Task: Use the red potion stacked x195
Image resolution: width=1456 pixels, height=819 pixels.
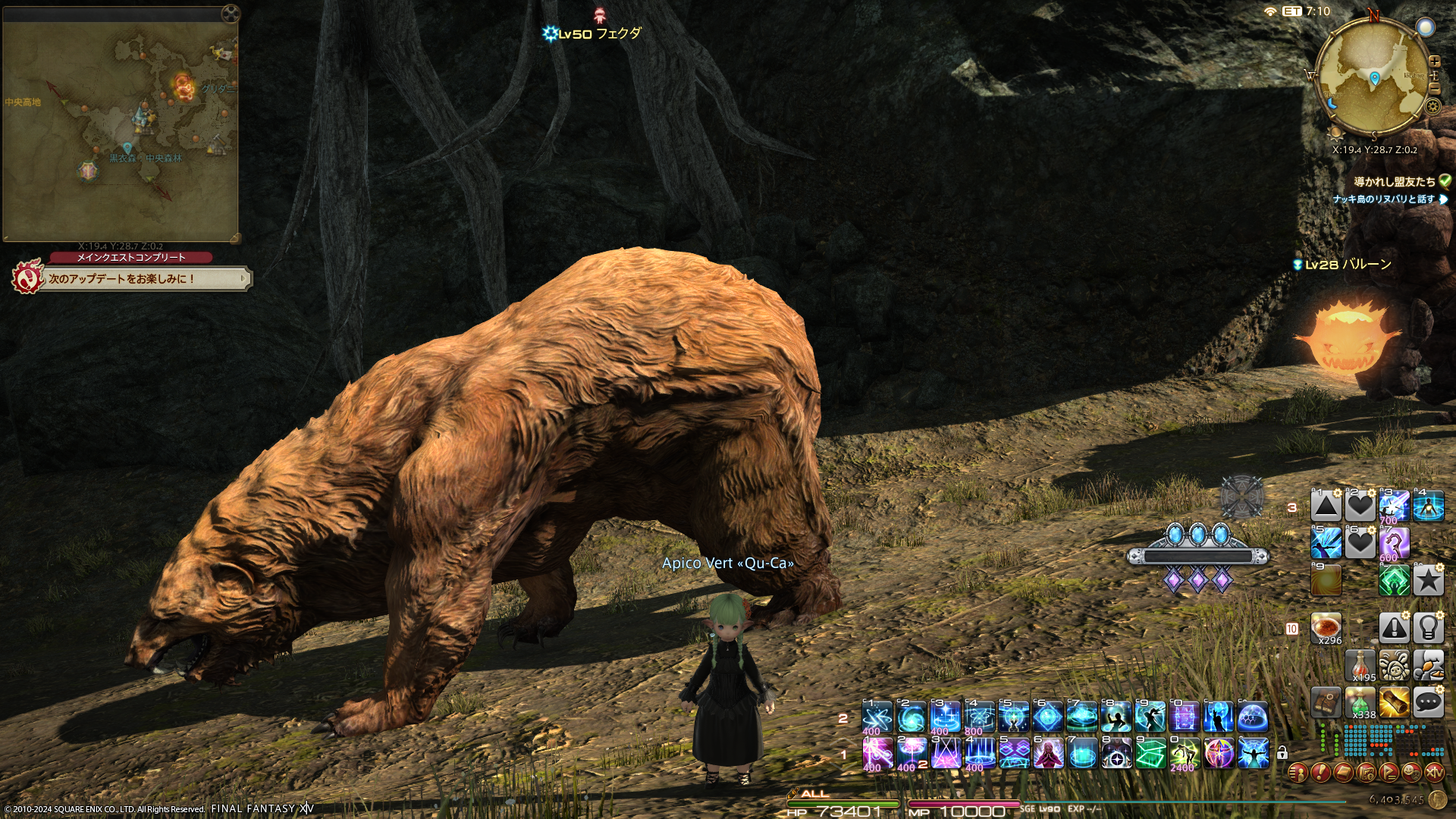Action: tap(1360, 666)
